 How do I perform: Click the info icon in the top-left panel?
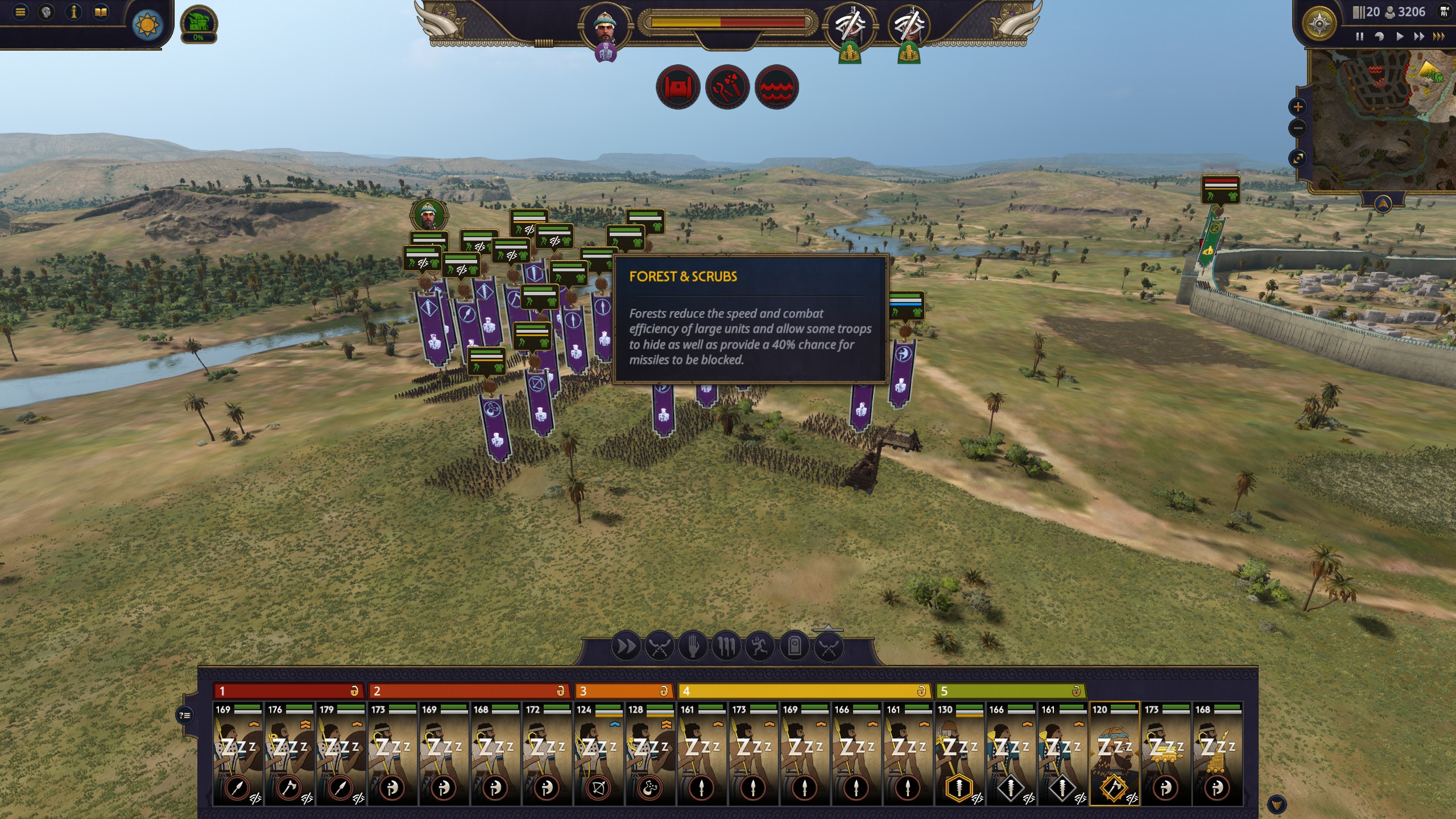point(74,12)
